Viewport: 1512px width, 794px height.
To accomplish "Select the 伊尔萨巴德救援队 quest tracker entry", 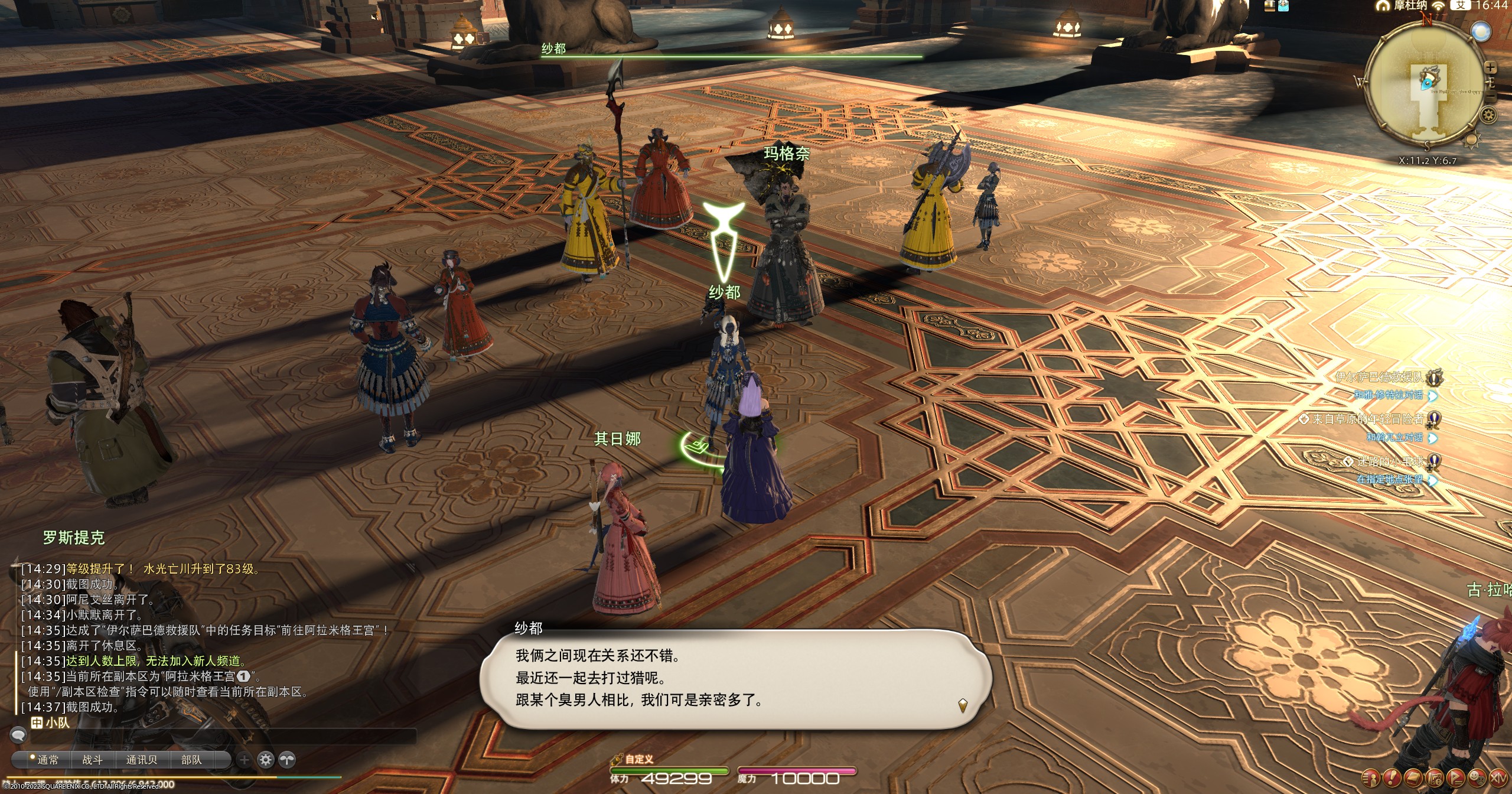I will click(1379, 376).
